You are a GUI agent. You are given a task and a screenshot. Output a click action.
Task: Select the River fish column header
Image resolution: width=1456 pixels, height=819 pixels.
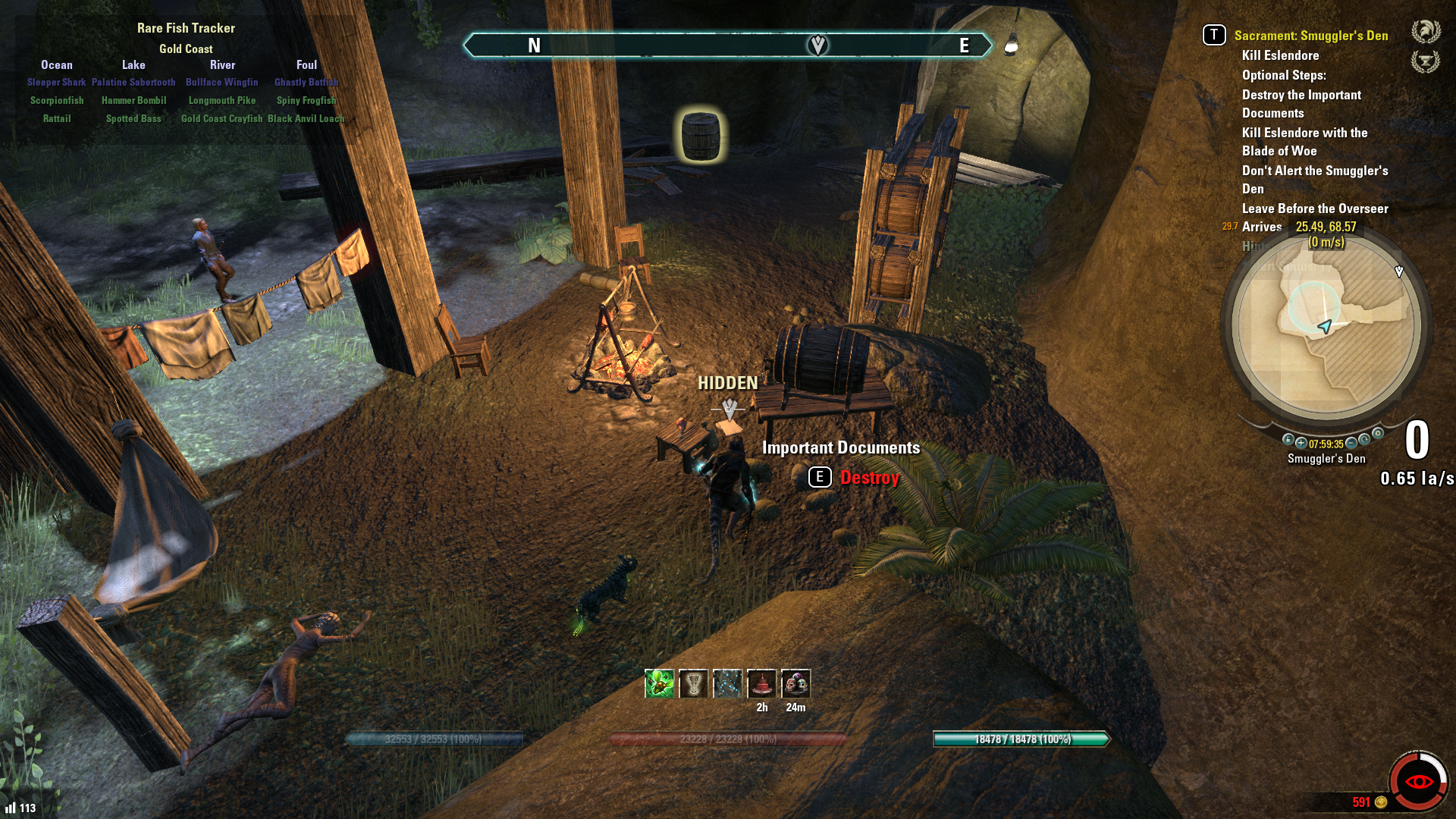[222, 65]
